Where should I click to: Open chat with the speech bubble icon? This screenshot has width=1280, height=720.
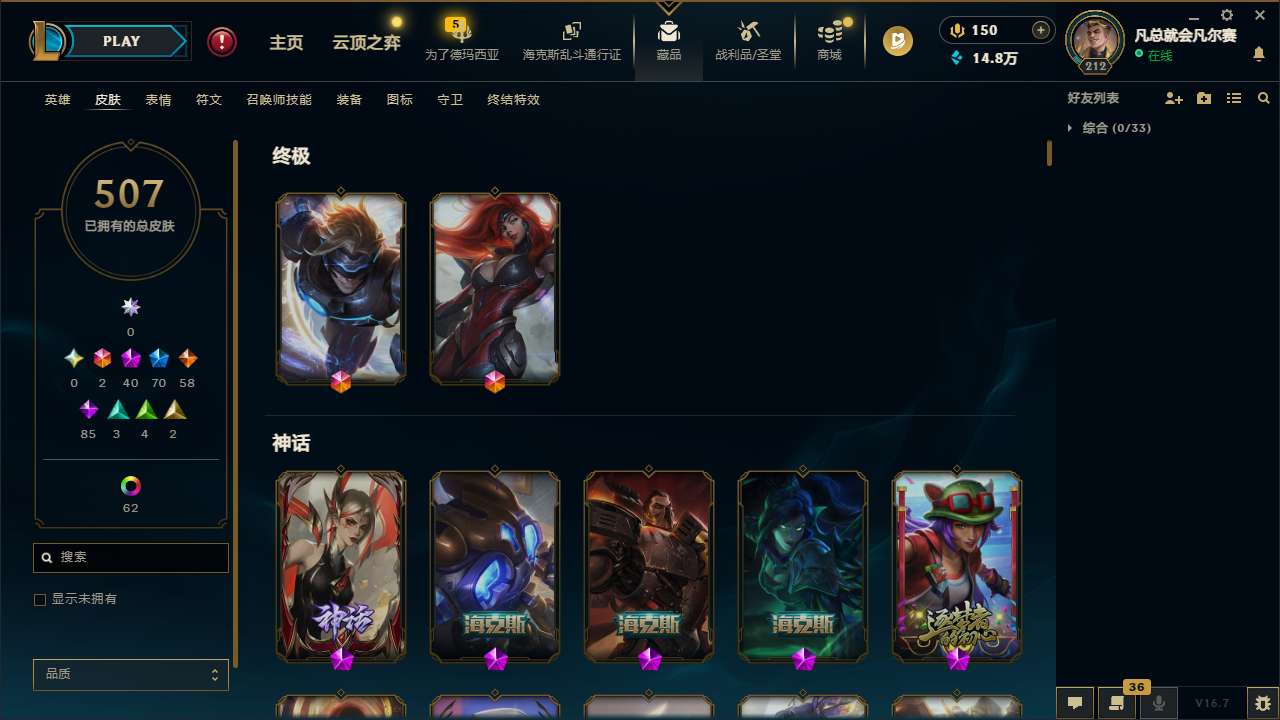pyautogui.click(x=1075, y=703)
